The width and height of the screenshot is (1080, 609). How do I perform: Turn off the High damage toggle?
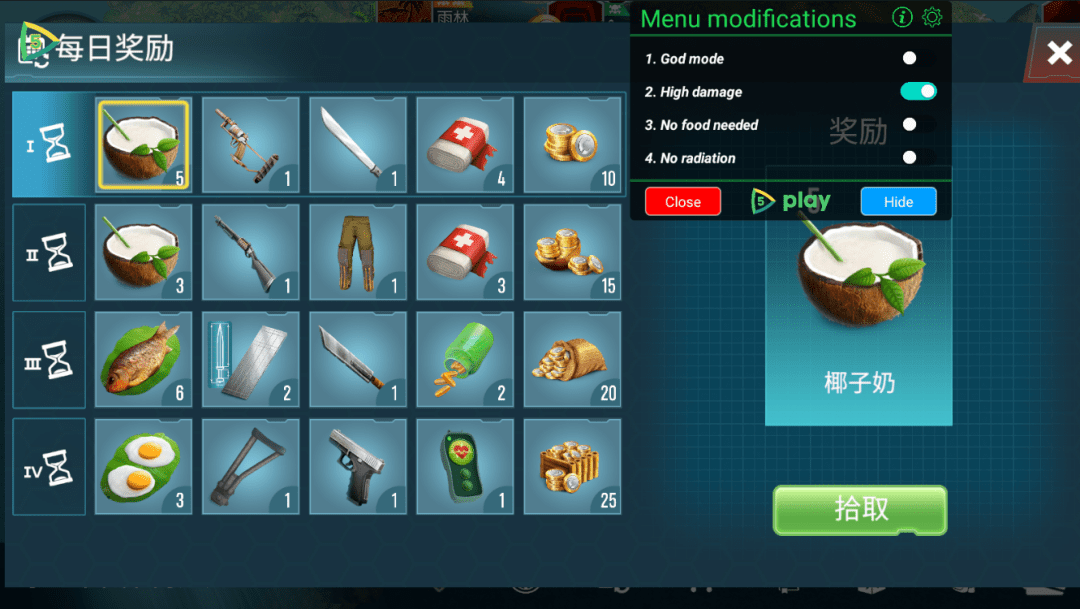pos(918,92)
